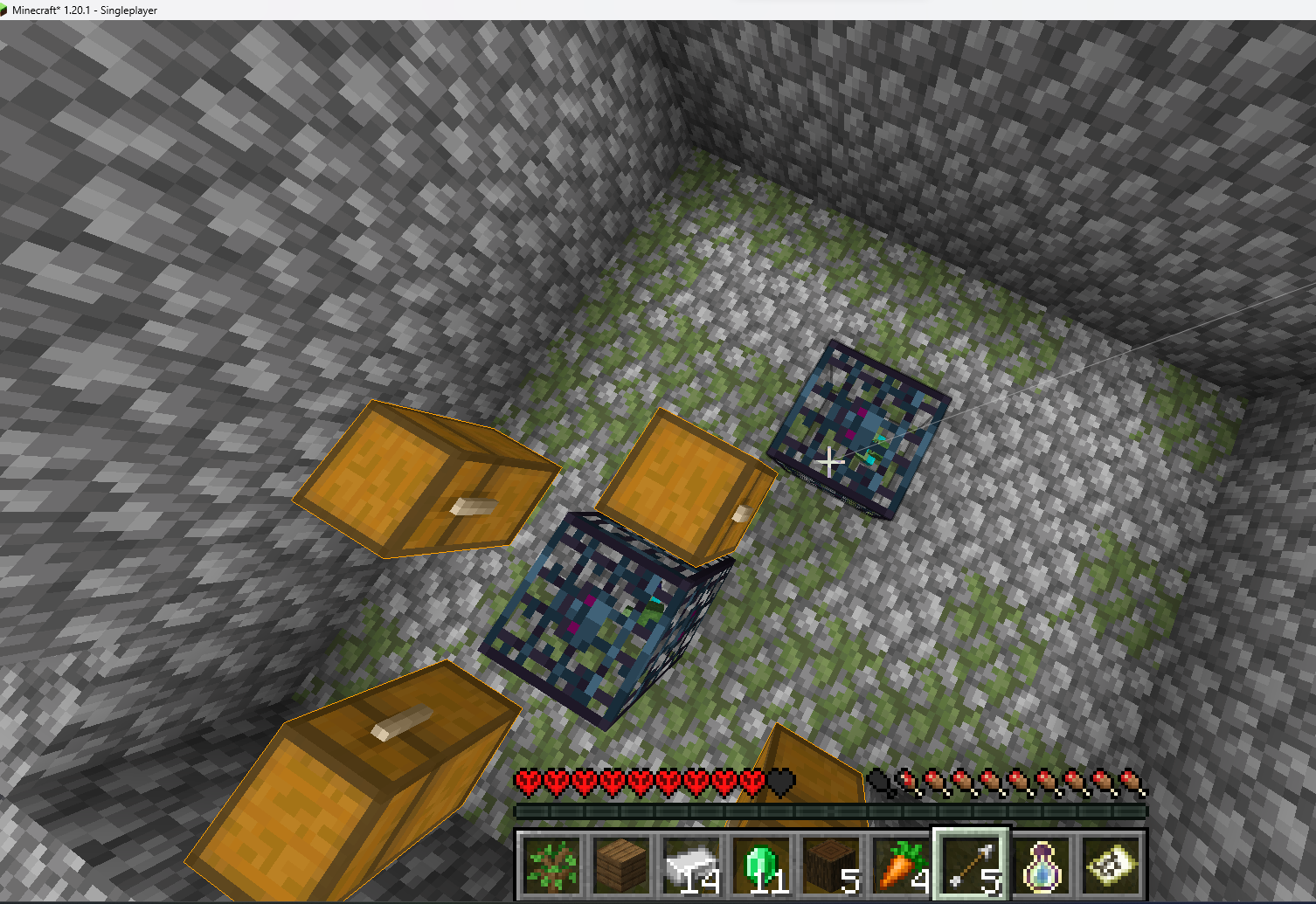Select the wooden planks hotbar slot

(x=621, y=865)
